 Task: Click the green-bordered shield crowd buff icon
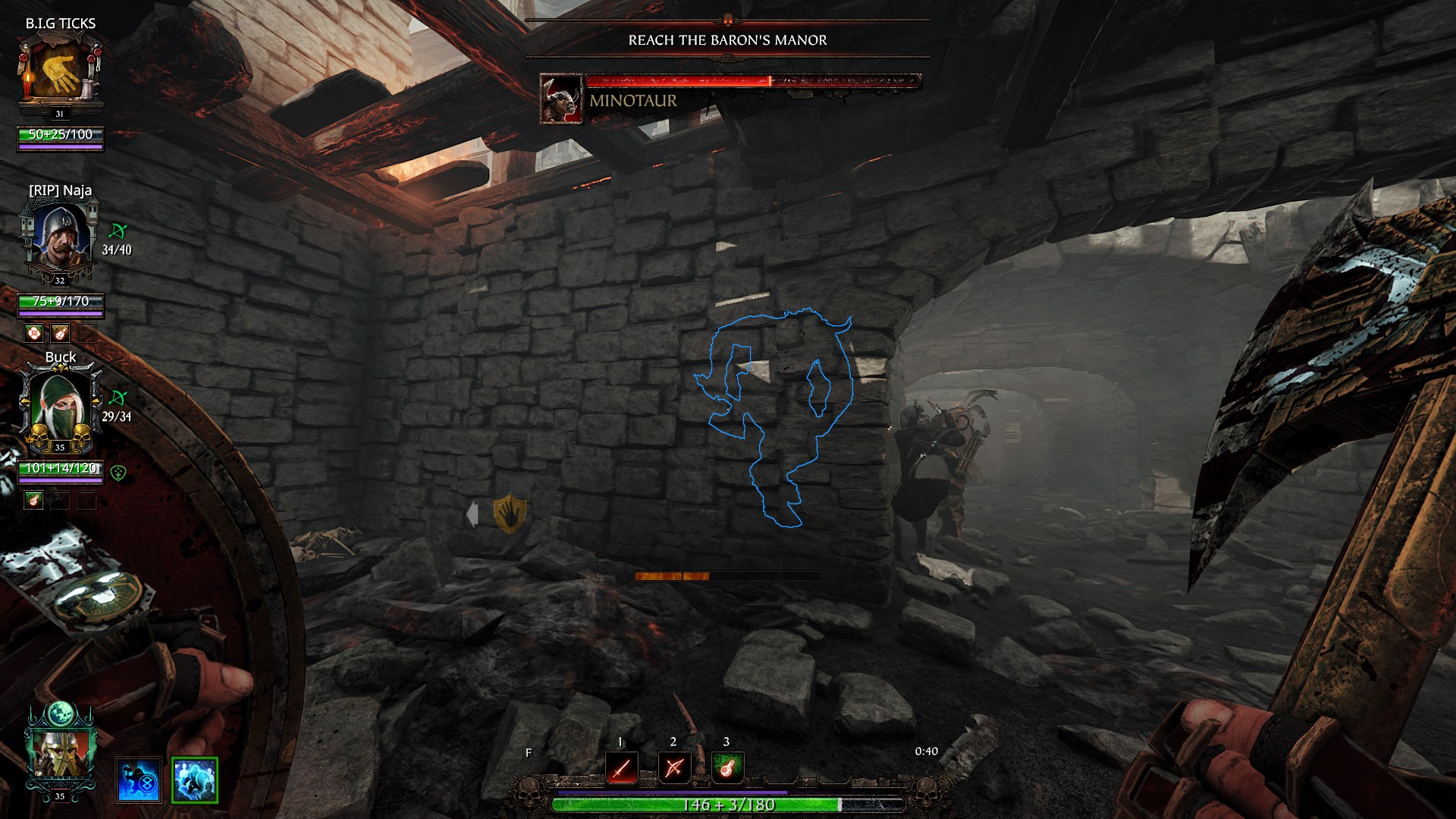[195, 780]
